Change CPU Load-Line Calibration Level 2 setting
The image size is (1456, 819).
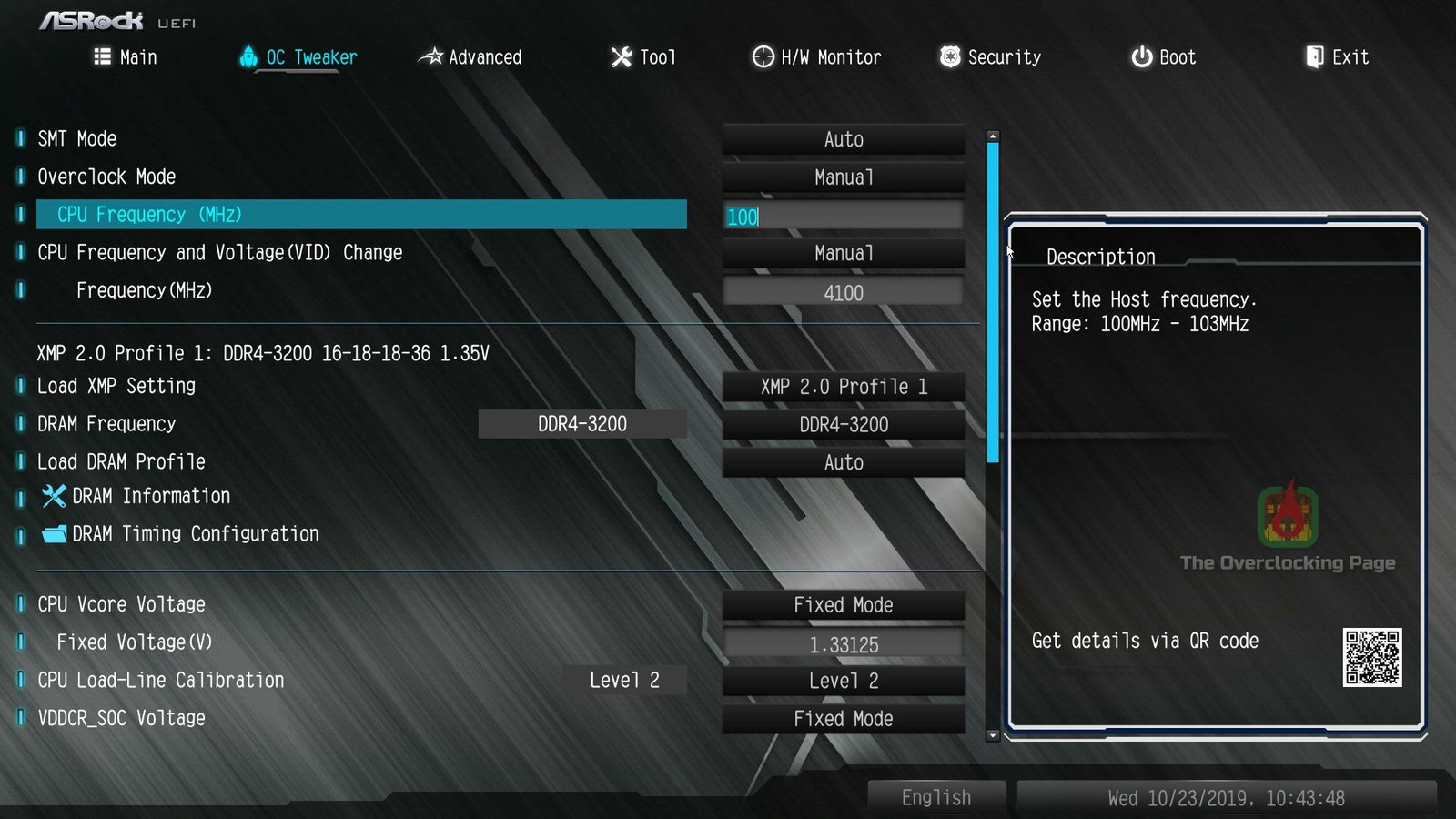[x=843, y=680]
